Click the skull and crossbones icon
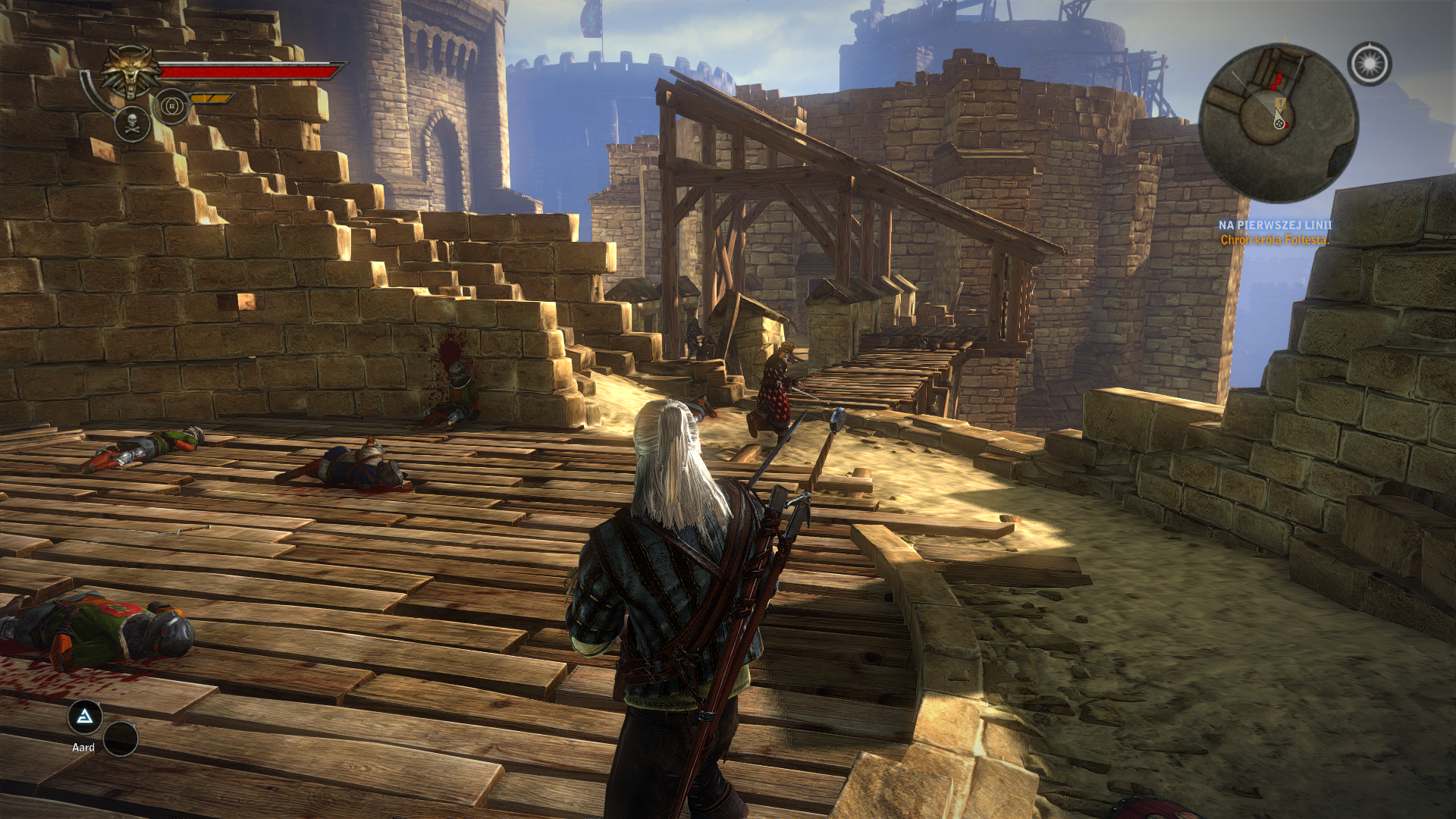Screen dimensions: 1456x819 pyautogui.click(x=132, y=124)
